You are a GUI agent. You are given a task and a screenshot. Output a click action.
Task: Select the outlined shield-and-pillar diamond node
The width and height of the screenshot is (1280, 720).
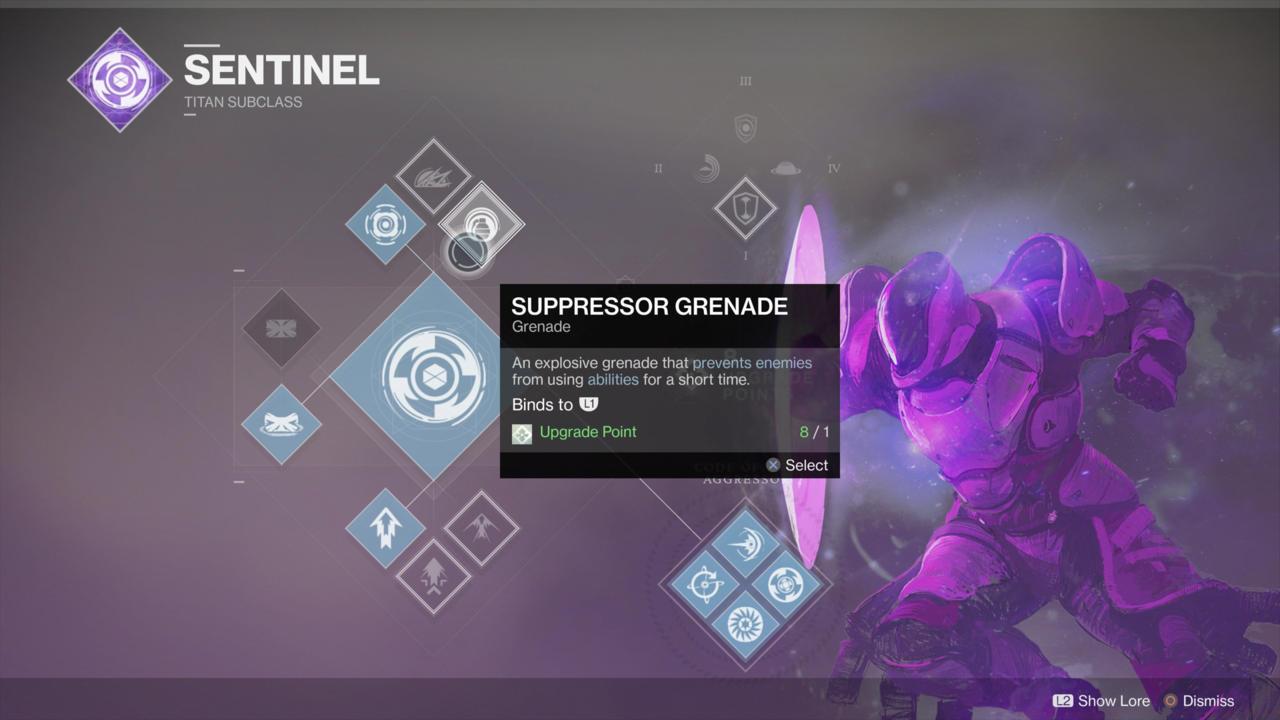(x=745, y=208)
